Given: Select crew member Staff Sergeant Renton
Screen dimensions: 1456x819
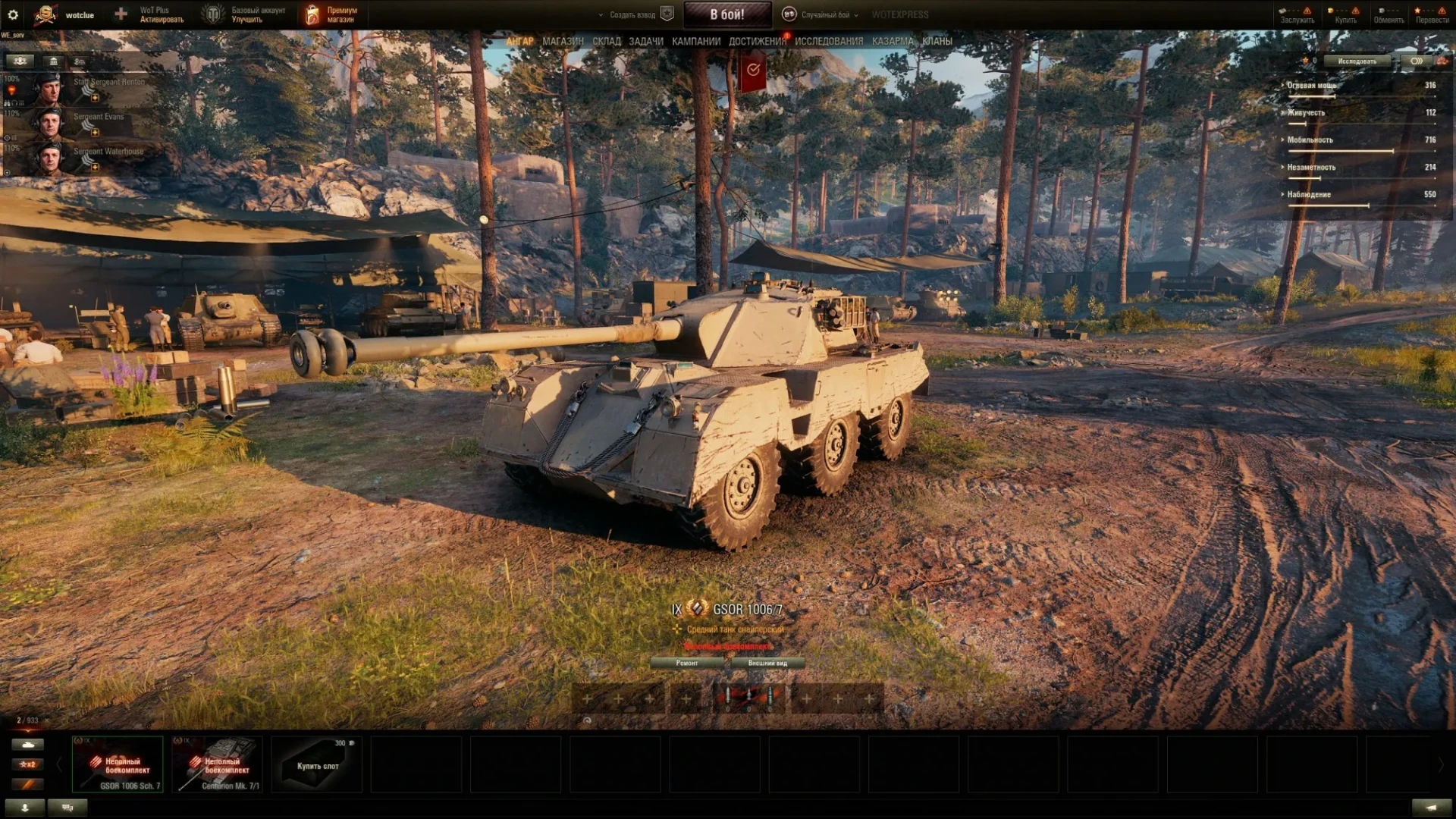Looking at the screenshot, I should click(x=83, y=87).
